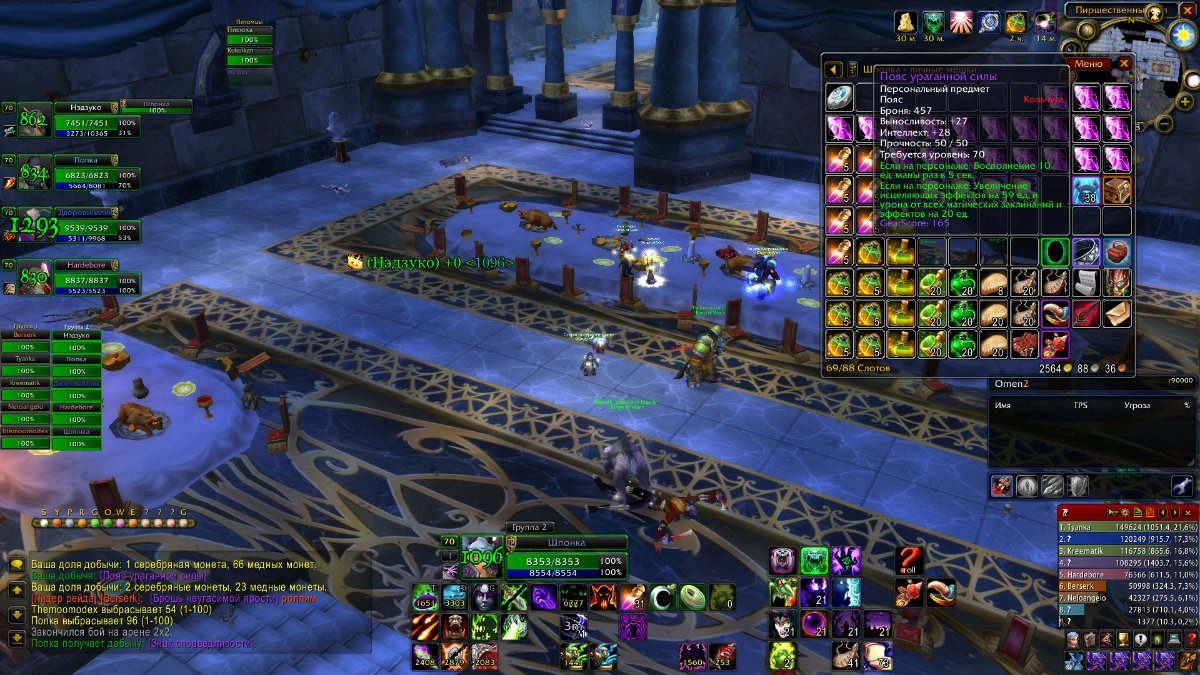This screenshot has width=1200, height=675.
Task: Select the treasure chest item in the bag
Action: click(1117, 190)
